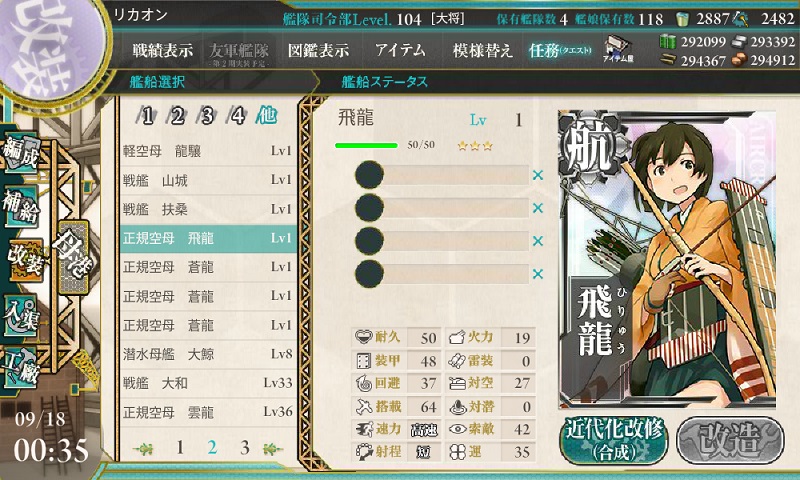Switch to fleet 1 tab

[148, 115]
